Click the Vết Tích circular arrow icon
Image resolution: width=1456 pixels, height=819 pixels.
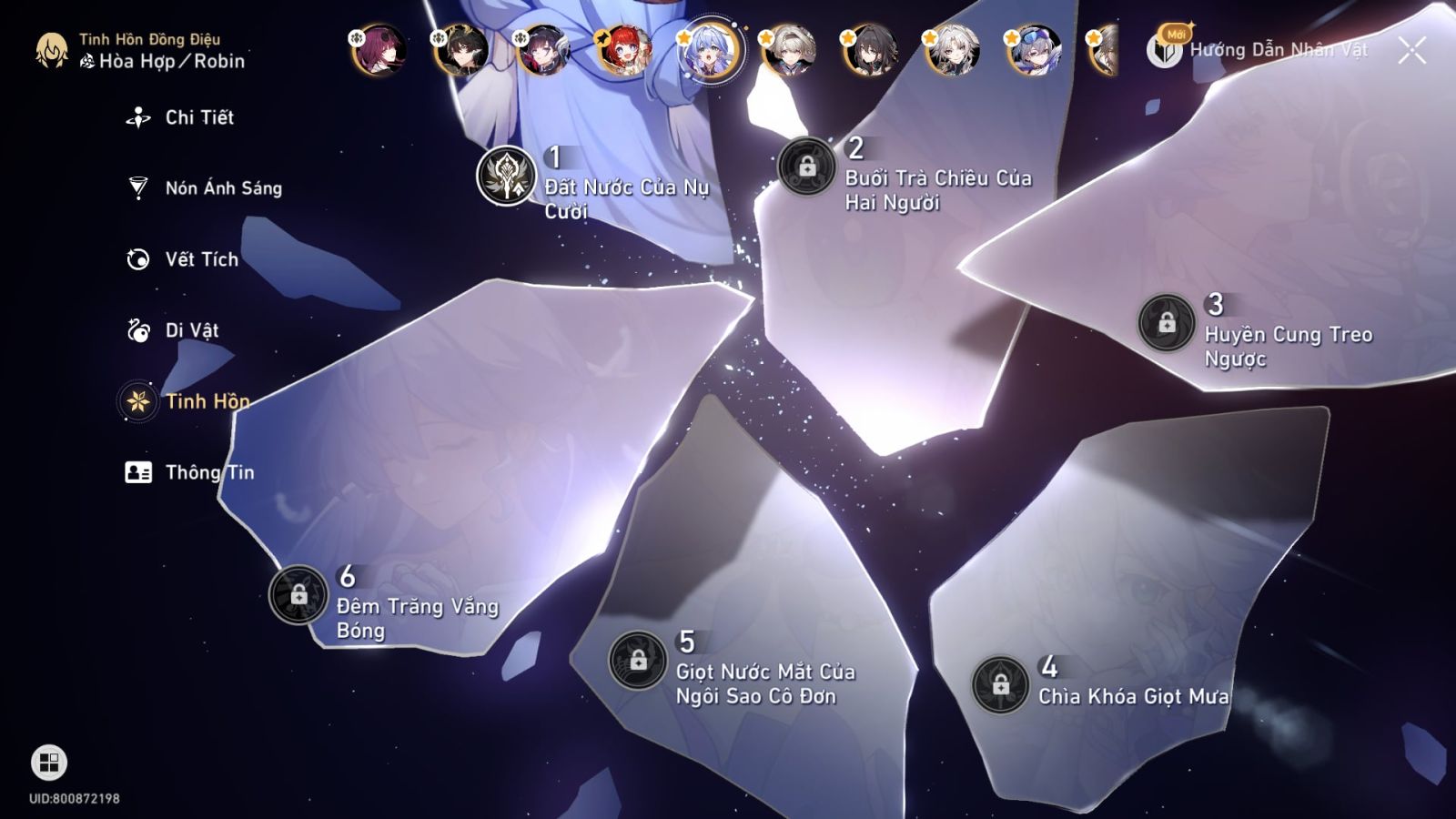pos(136,258)
